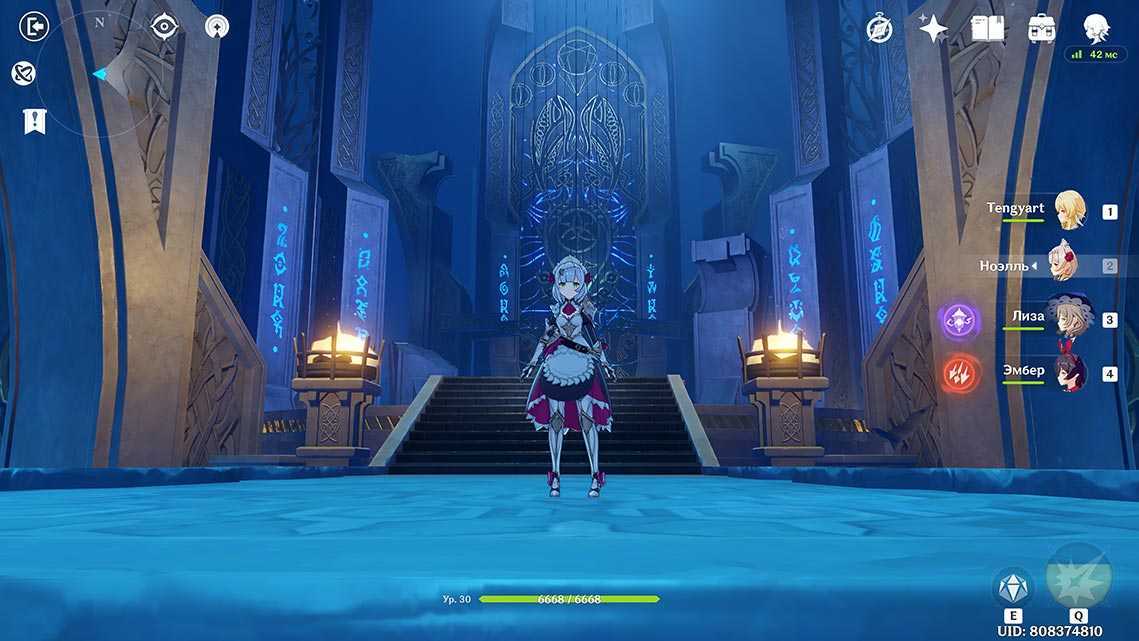Screen dimensions: 1139x641
Task: Open the compass events icon
Action: pyautogui.click(x=880, y=28)
